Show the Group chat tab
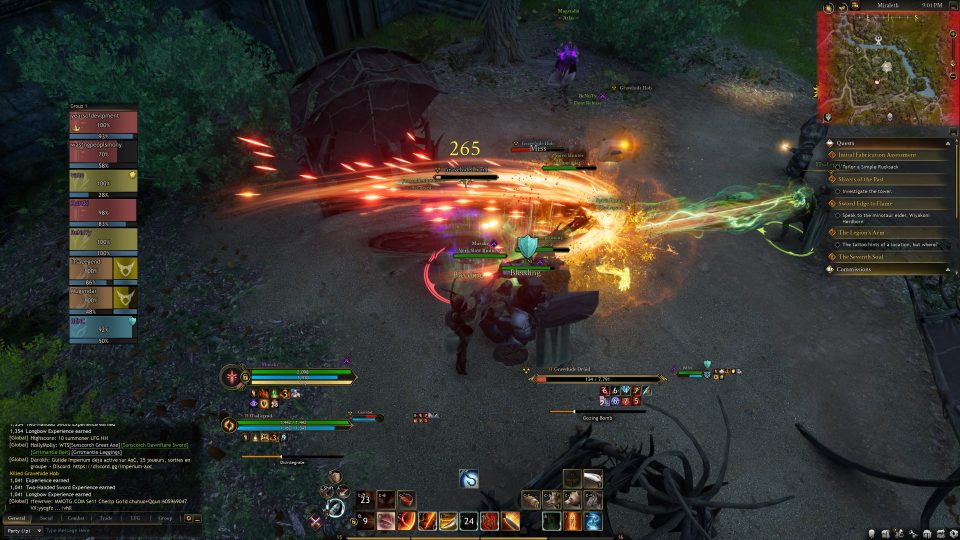960x540 pixels. [165, 519]
